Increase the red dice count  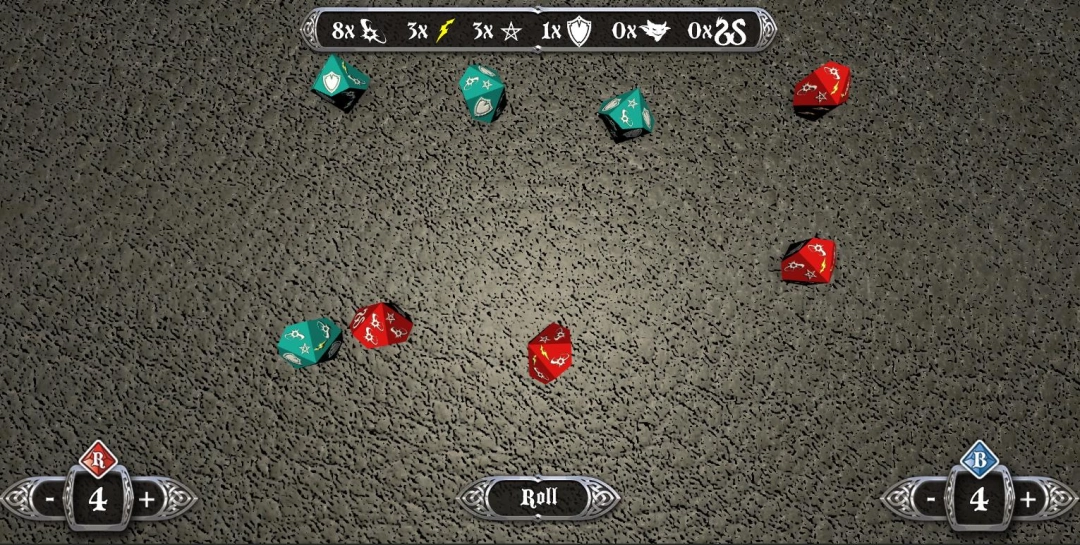pyautogui.click(x=147, y=498)
